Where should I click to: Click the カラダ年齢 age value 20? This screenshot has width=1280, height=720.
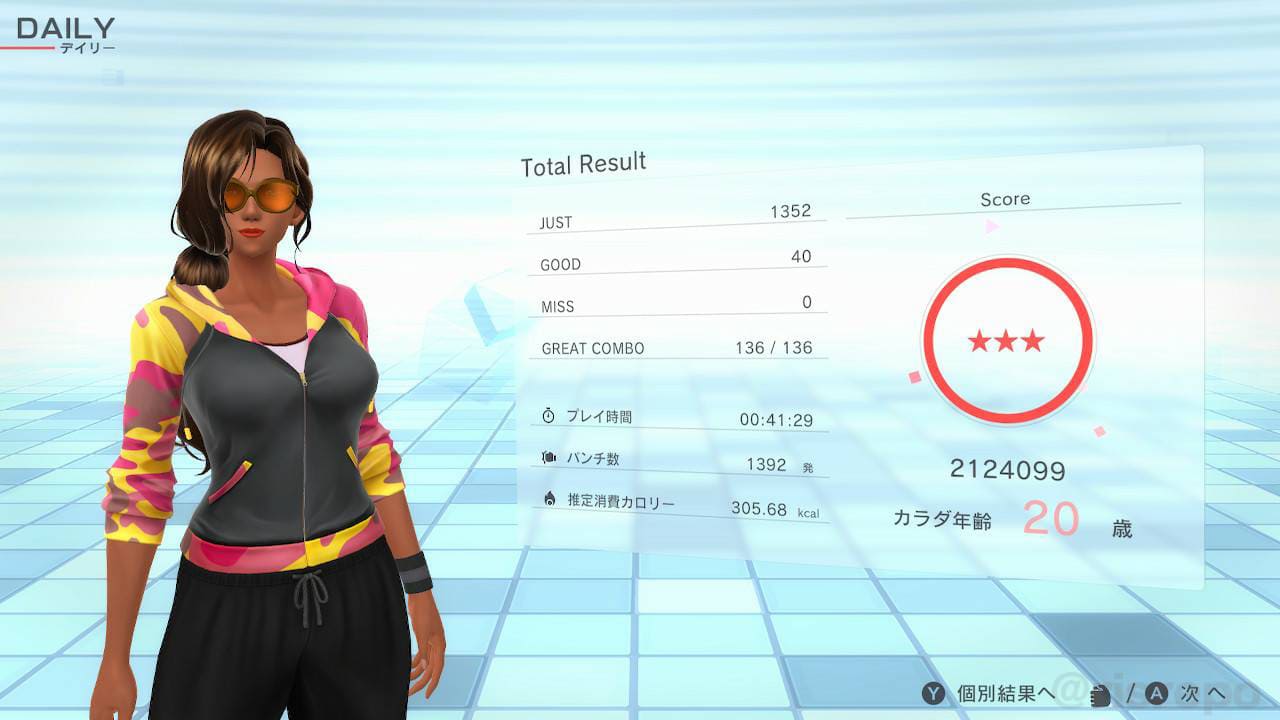(1051, 516)
